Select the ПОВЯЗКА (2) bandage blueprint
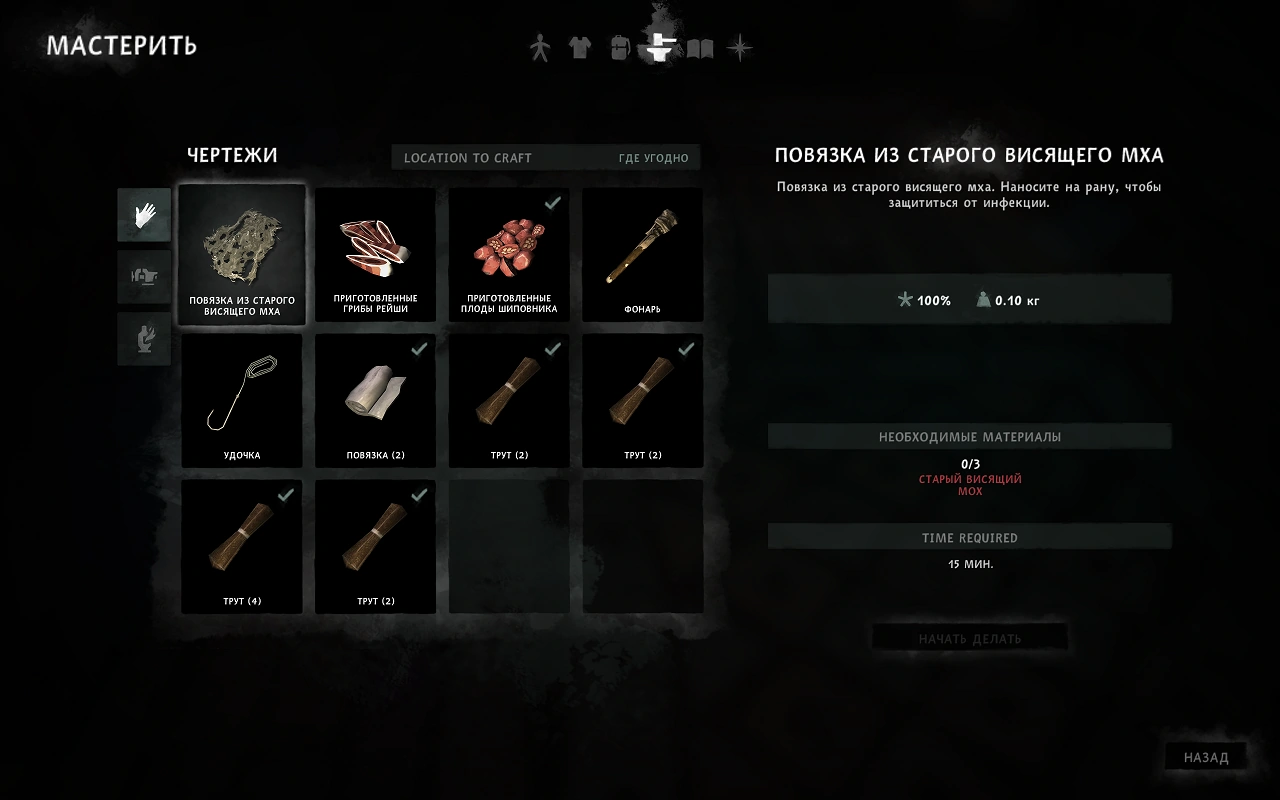This screenshot has width=1280, height=800. 375,400
